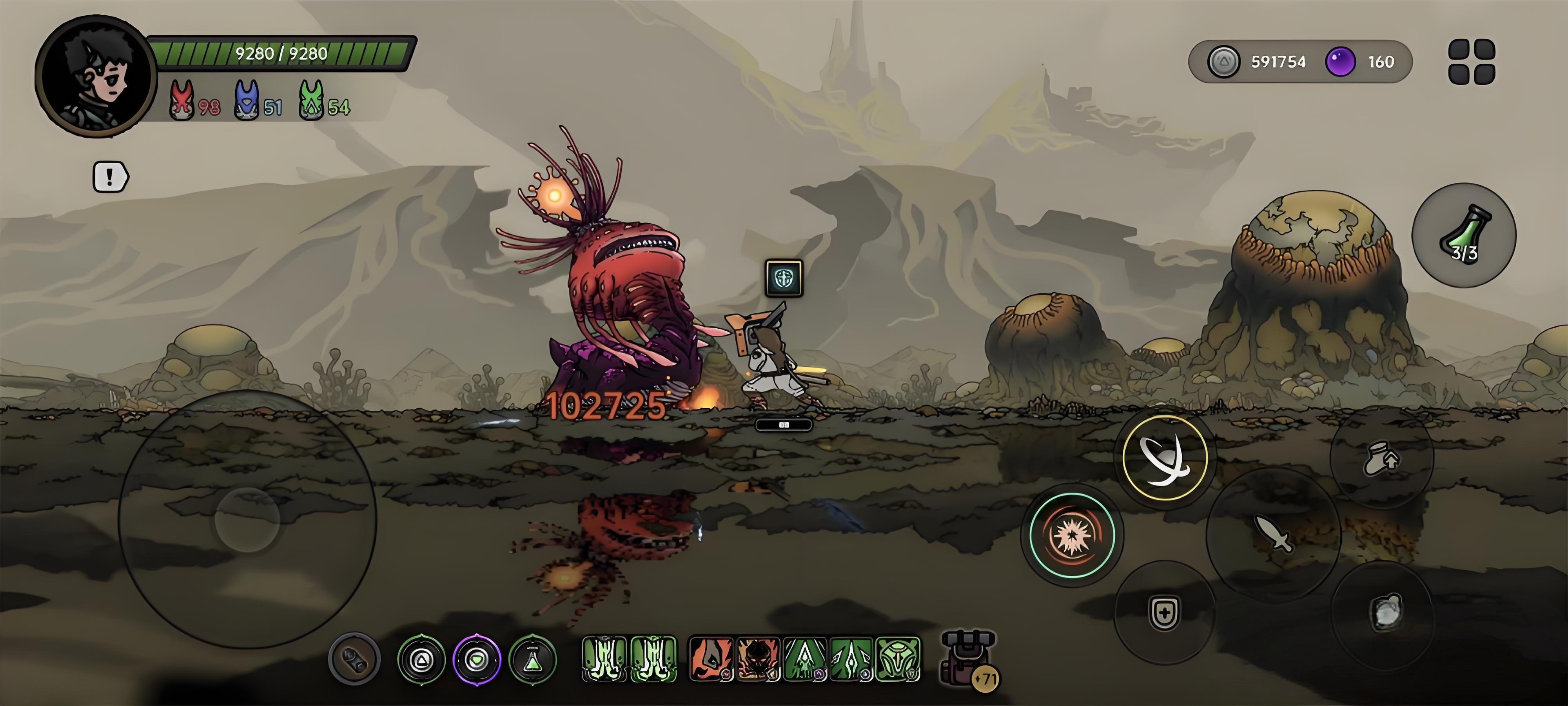
Task: Select the green-ringed triangle relic slot
Action: click(x=421, y=659)
